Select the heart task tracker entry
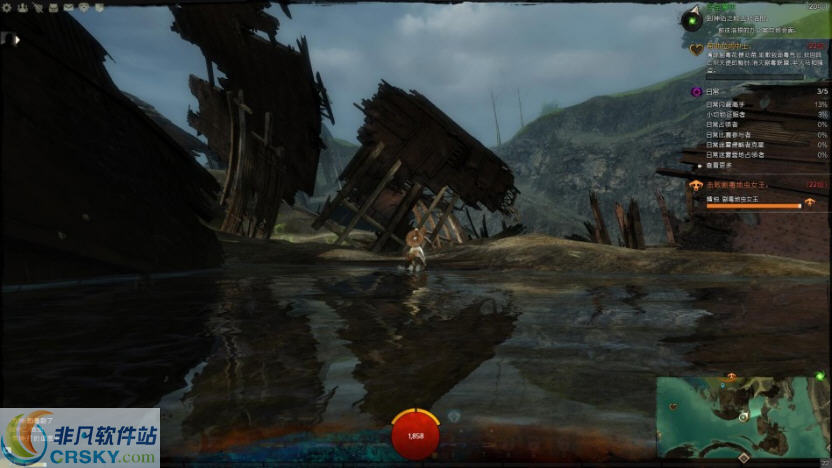 click(697, 48)
